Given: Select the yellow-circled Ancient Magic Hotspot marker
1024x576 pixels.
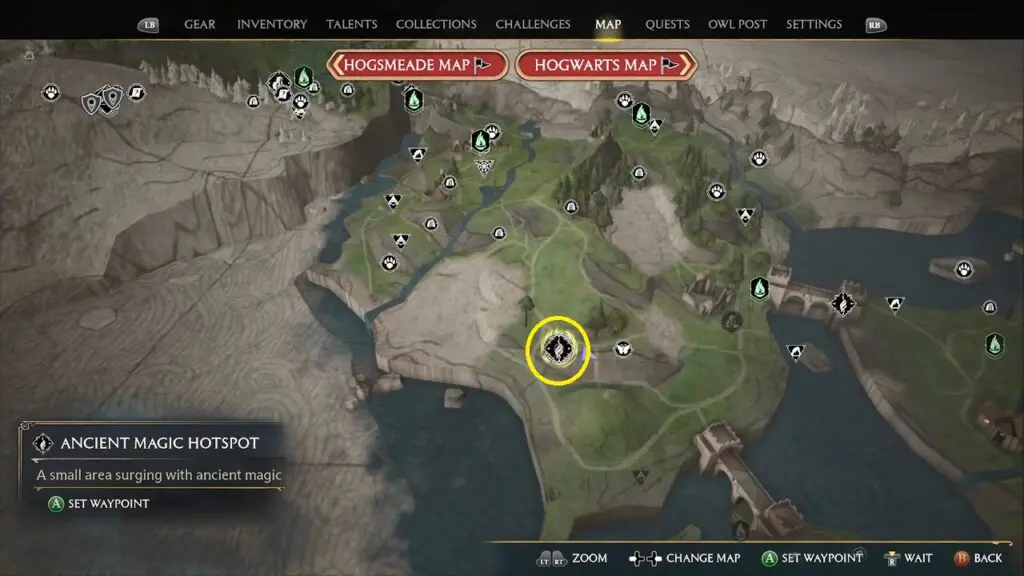Looking at the screenshot, I should pyautogui.click(x=556, y=349).
